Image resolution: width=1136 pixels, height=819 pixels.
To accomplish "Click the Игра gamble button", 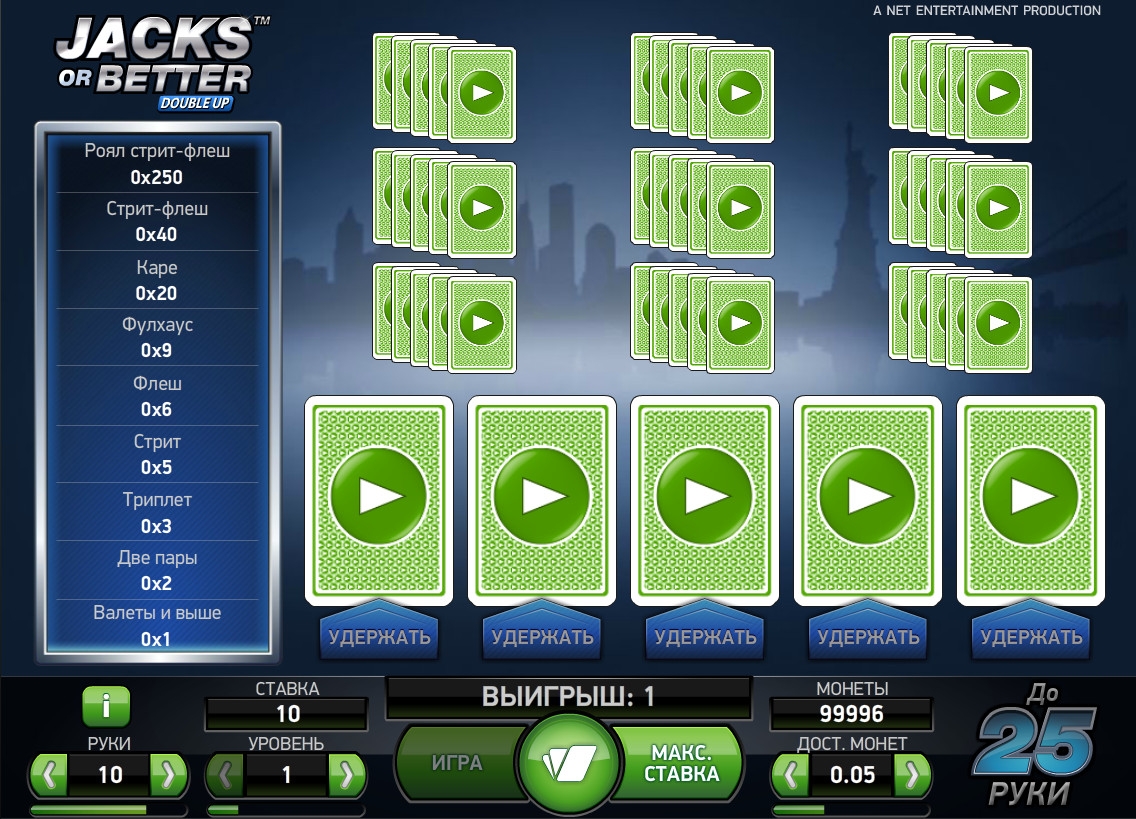I will click(x=457, y=763).
